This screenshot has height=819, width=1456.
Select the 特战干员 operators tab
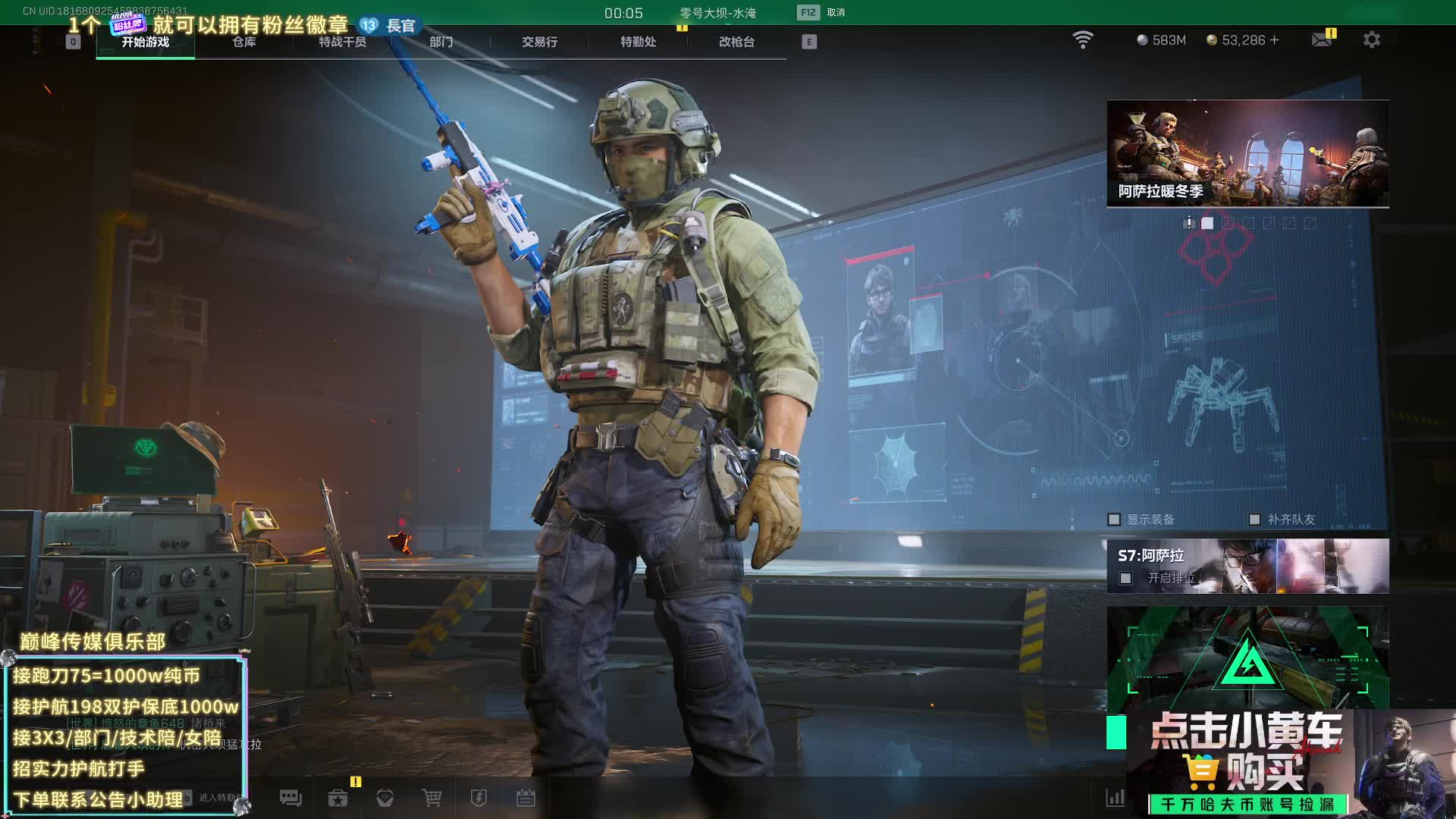click(x=342, y=42)
